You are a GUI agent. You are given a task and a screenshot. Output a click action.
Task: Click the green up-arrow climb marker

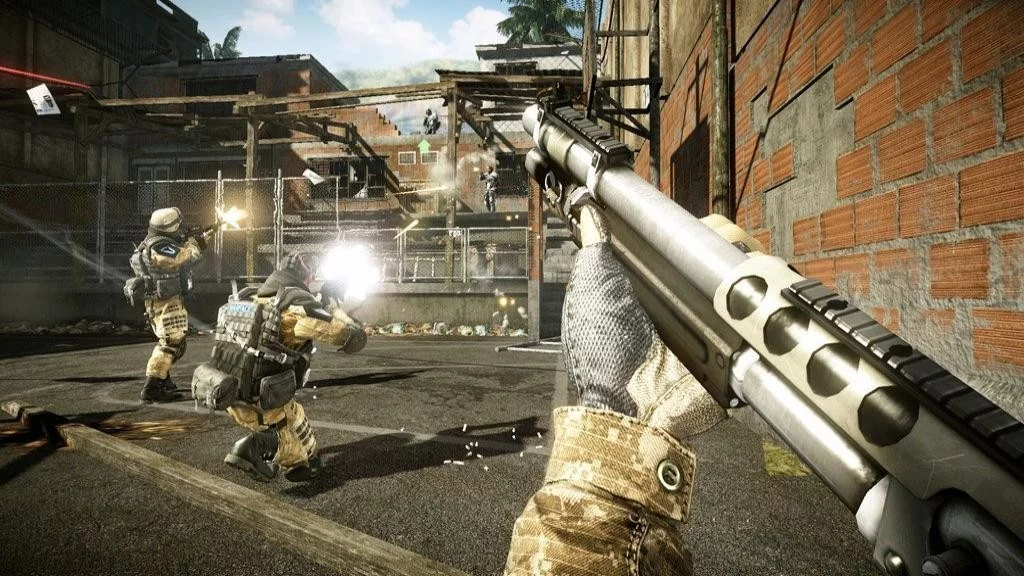(424, 148)
